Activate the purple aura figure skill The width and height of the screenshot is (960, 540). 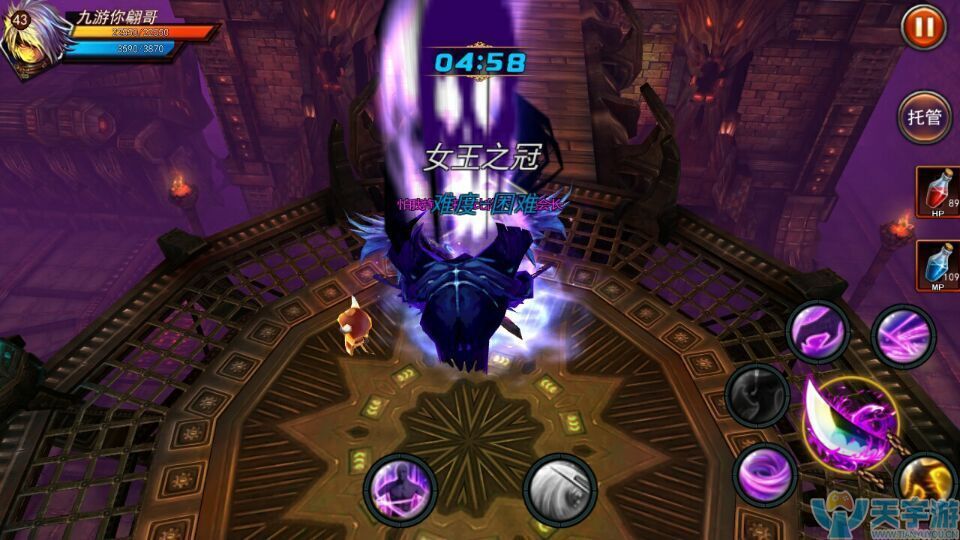397,489
